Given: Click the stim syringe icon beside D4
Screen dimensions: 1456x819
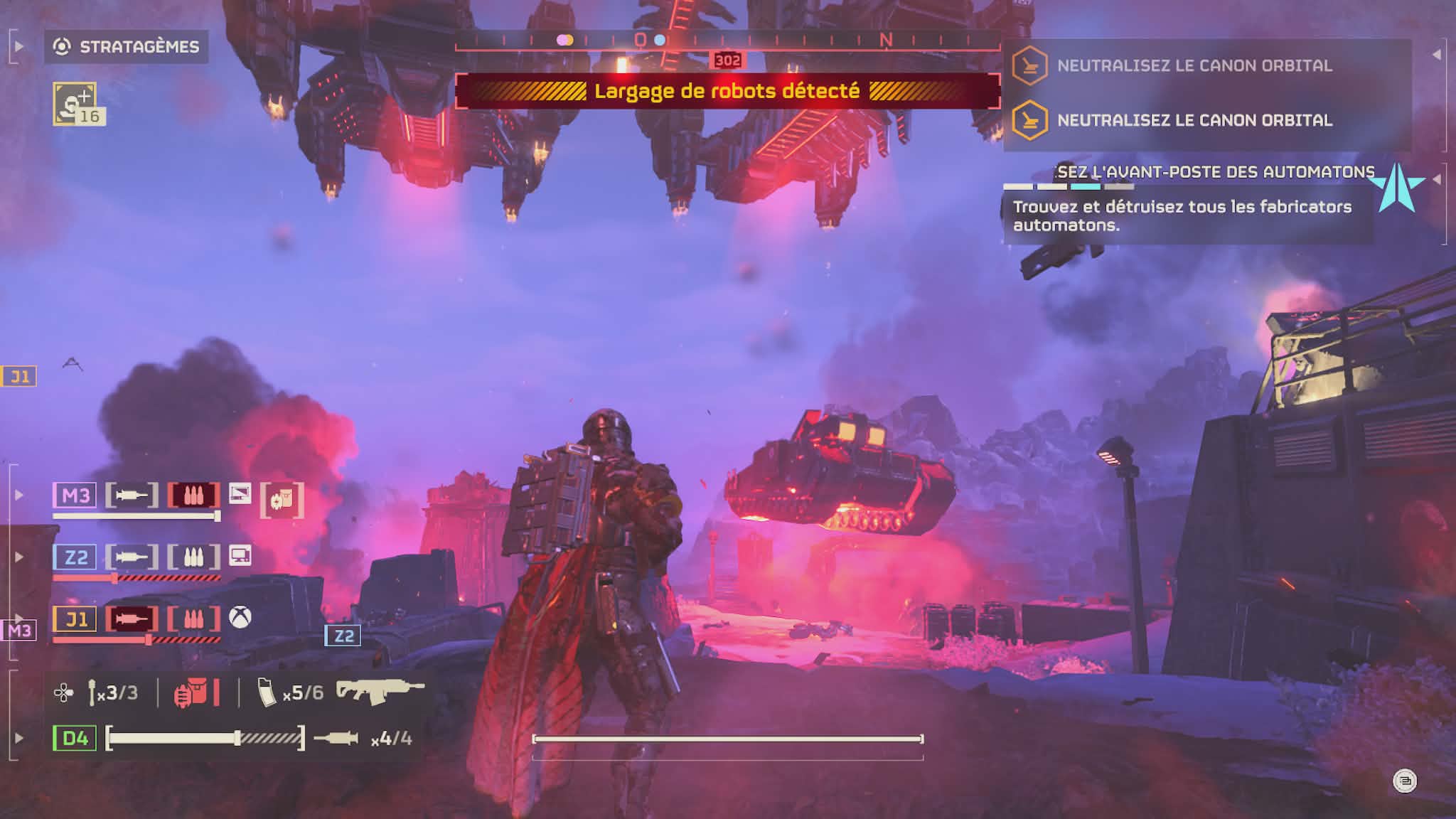Looking at the screenshot, I should pos(336,739).
